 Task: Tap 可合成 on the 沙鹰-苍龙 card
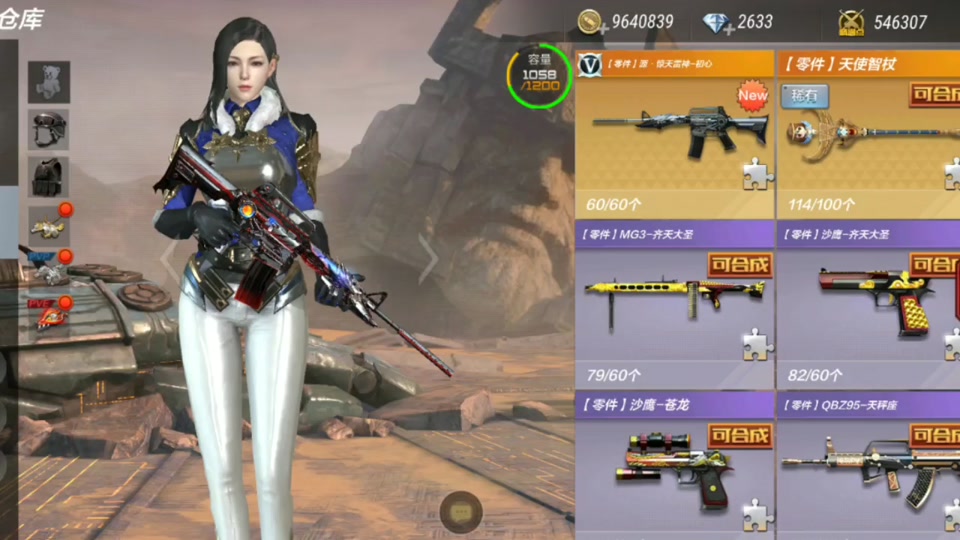pyautogui.click(x=740, y=435)
